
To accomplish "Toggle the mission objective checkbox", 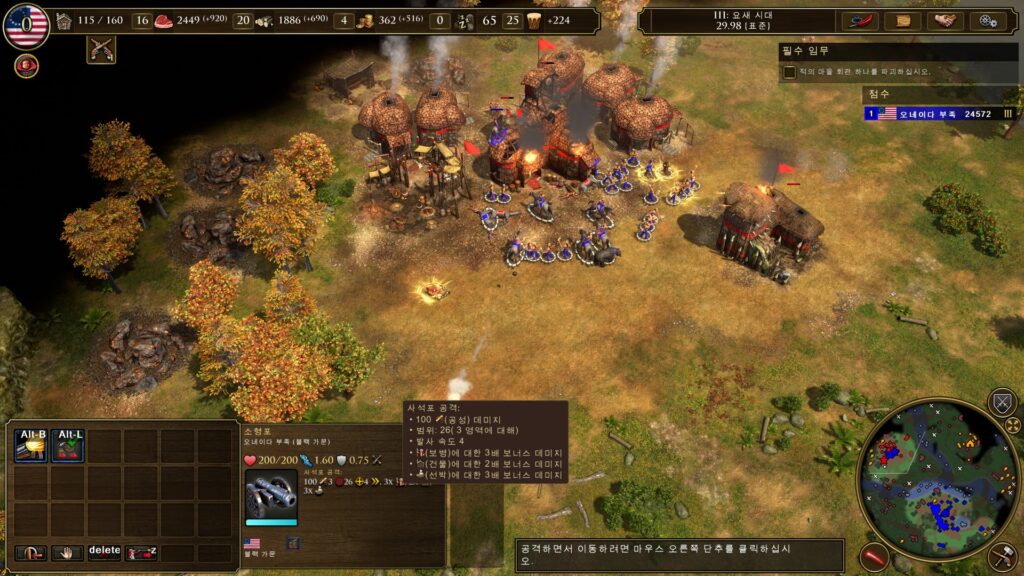I will pos(790,72).
